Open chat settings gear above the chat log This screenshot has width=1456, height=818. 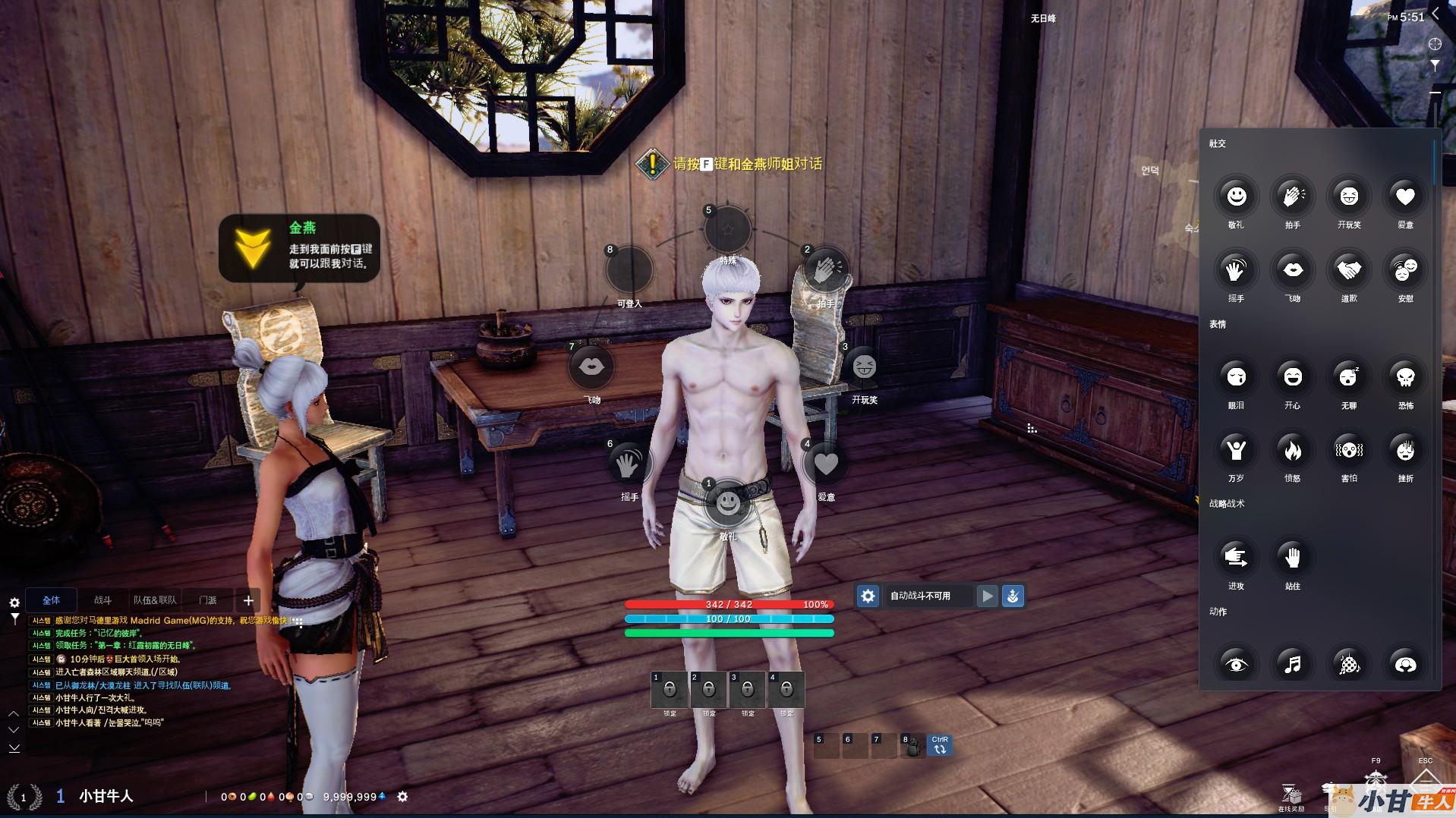coord(14,602)
